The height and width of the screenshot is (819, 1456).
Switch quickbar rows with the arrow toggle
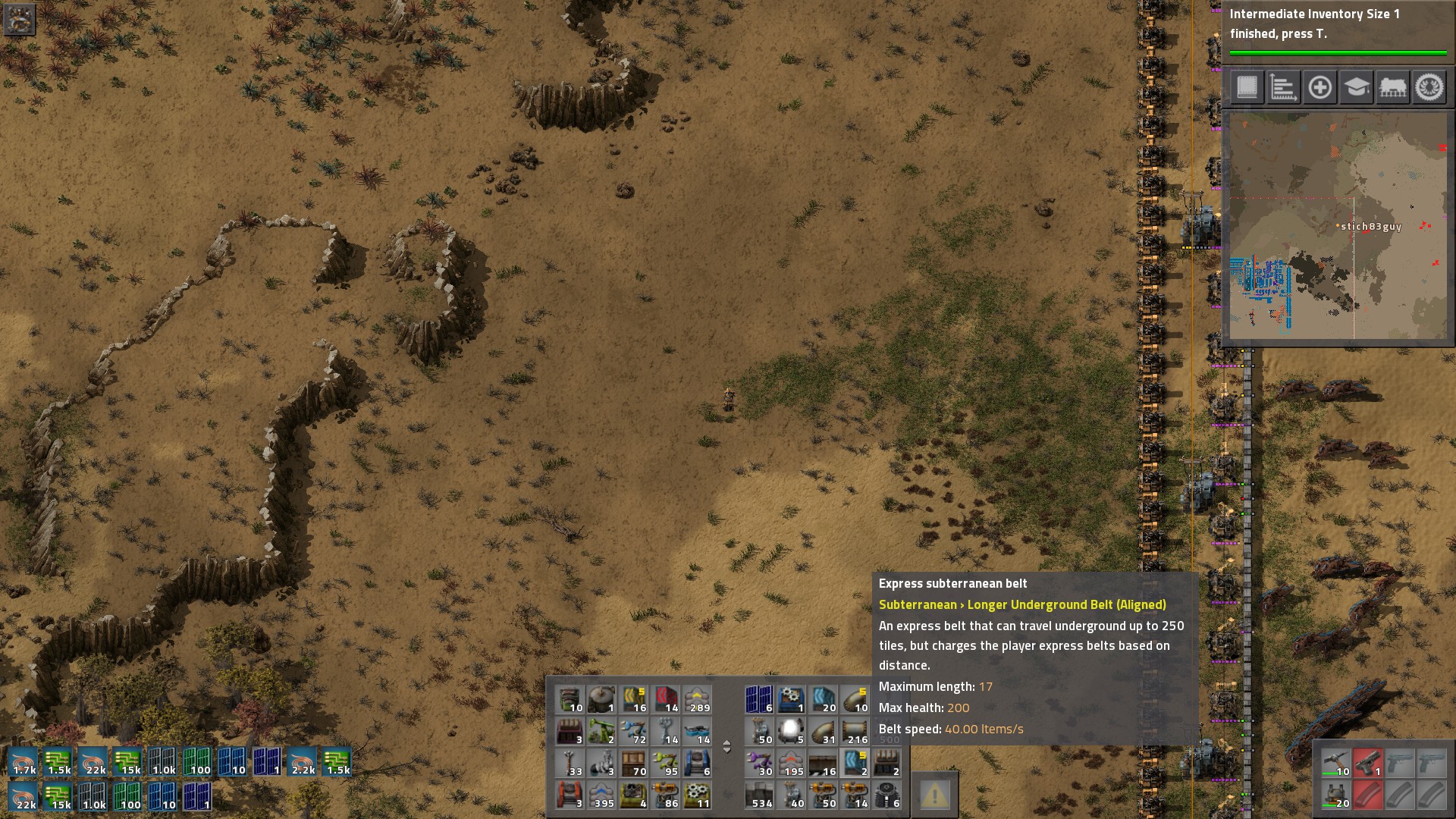[x=726, y=747]
